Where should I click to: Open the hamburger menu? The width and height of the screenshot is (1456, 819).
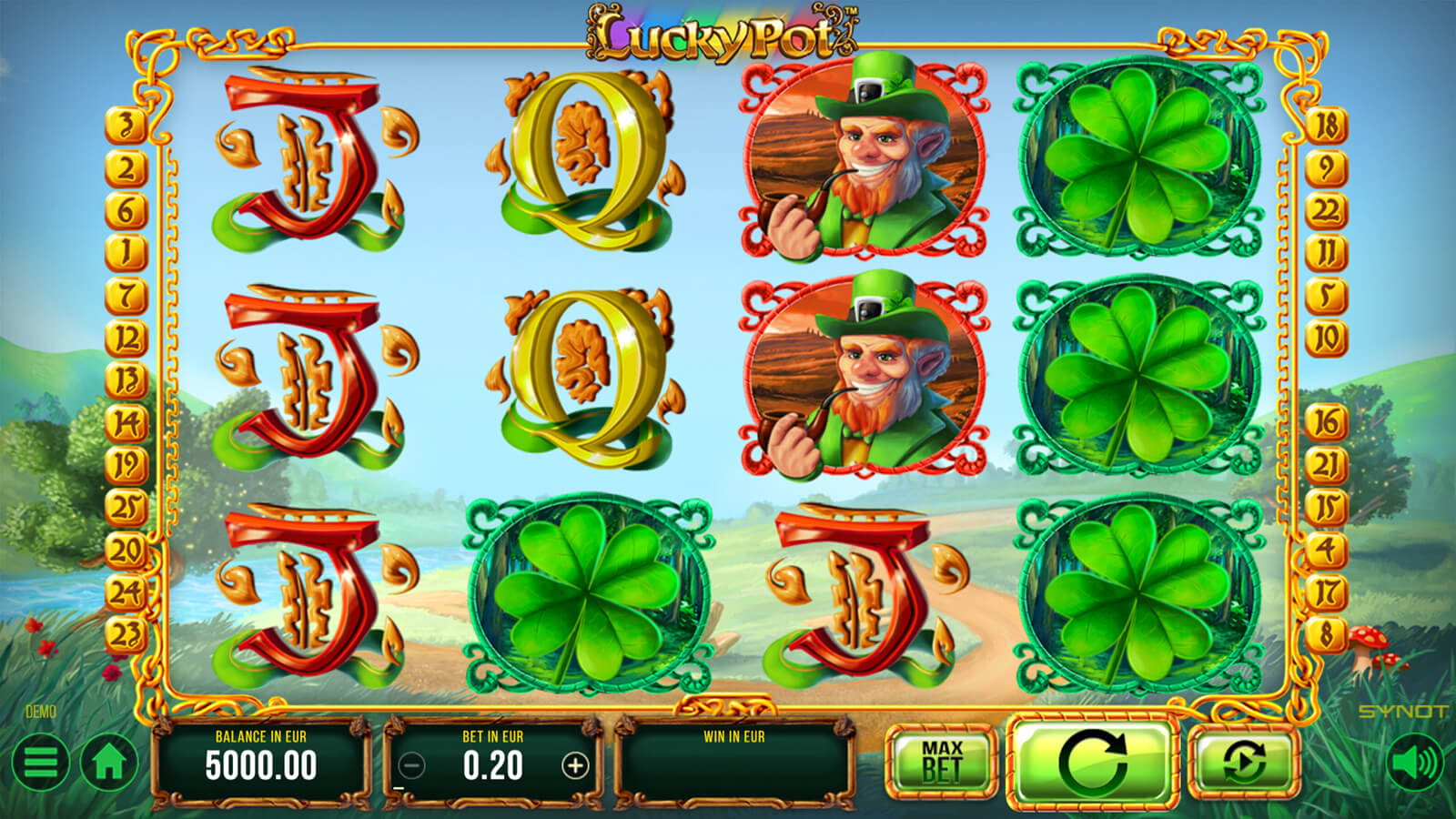[x=40, y=763]
